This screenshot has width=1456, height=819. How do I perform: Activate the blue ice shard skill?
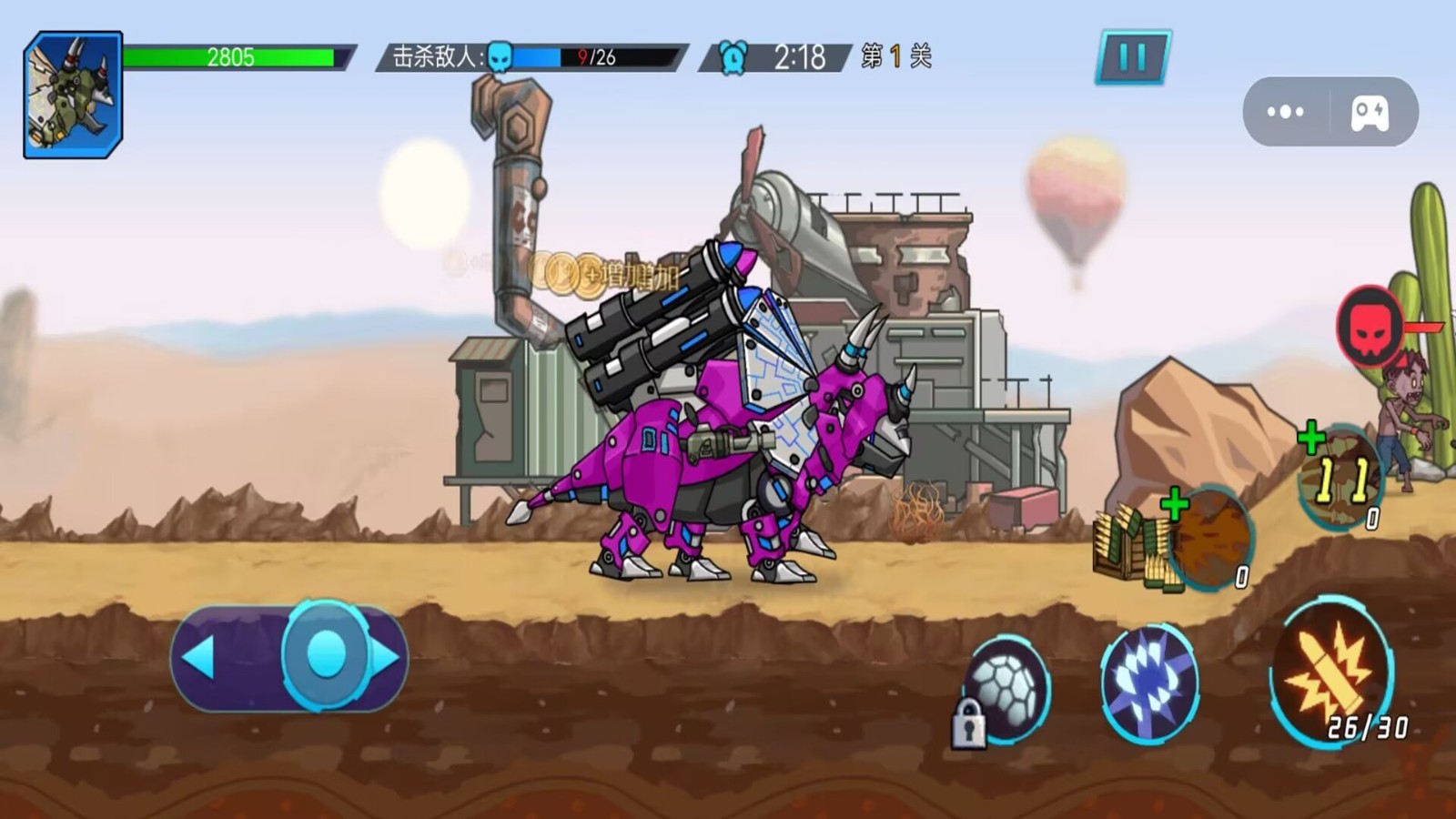[1148, 682]
